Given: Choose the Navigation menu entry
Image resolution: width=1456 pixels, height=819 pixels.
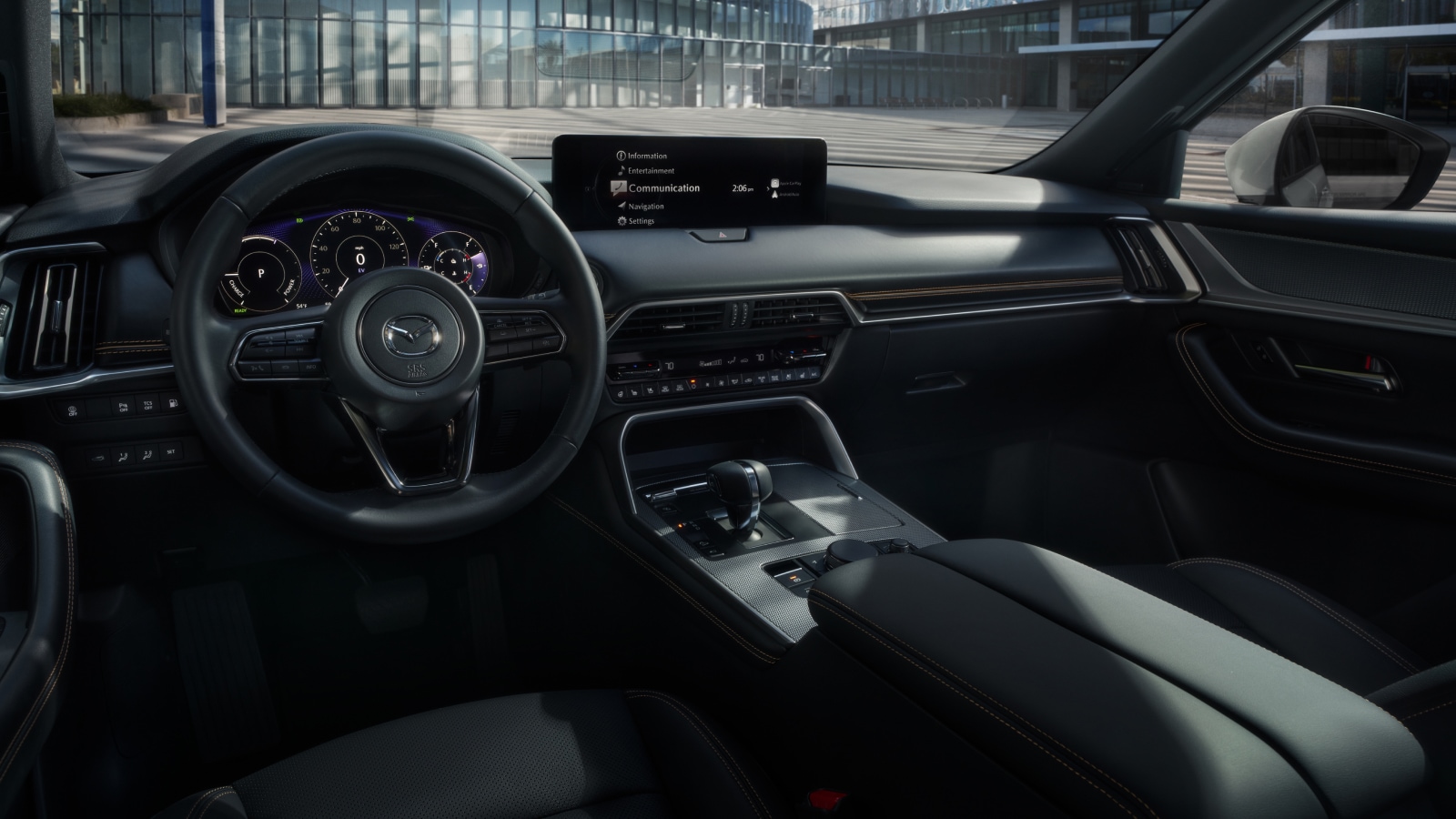Looking at the screenshot, I should click(x=646, y=207).
